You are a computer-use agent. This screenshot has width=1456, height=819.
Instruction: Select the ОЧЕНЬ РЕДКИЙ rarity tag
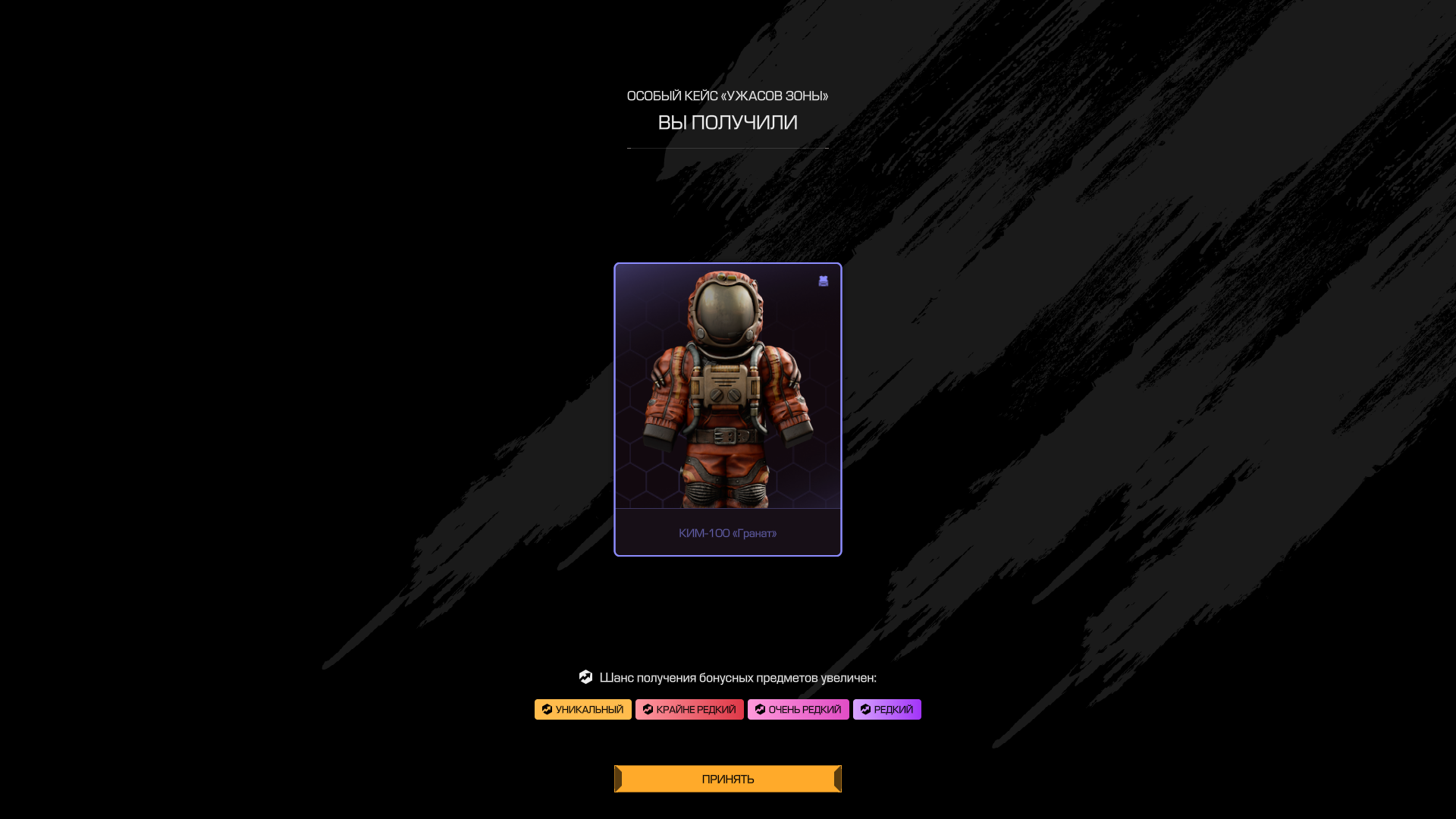tap(798, 710)
